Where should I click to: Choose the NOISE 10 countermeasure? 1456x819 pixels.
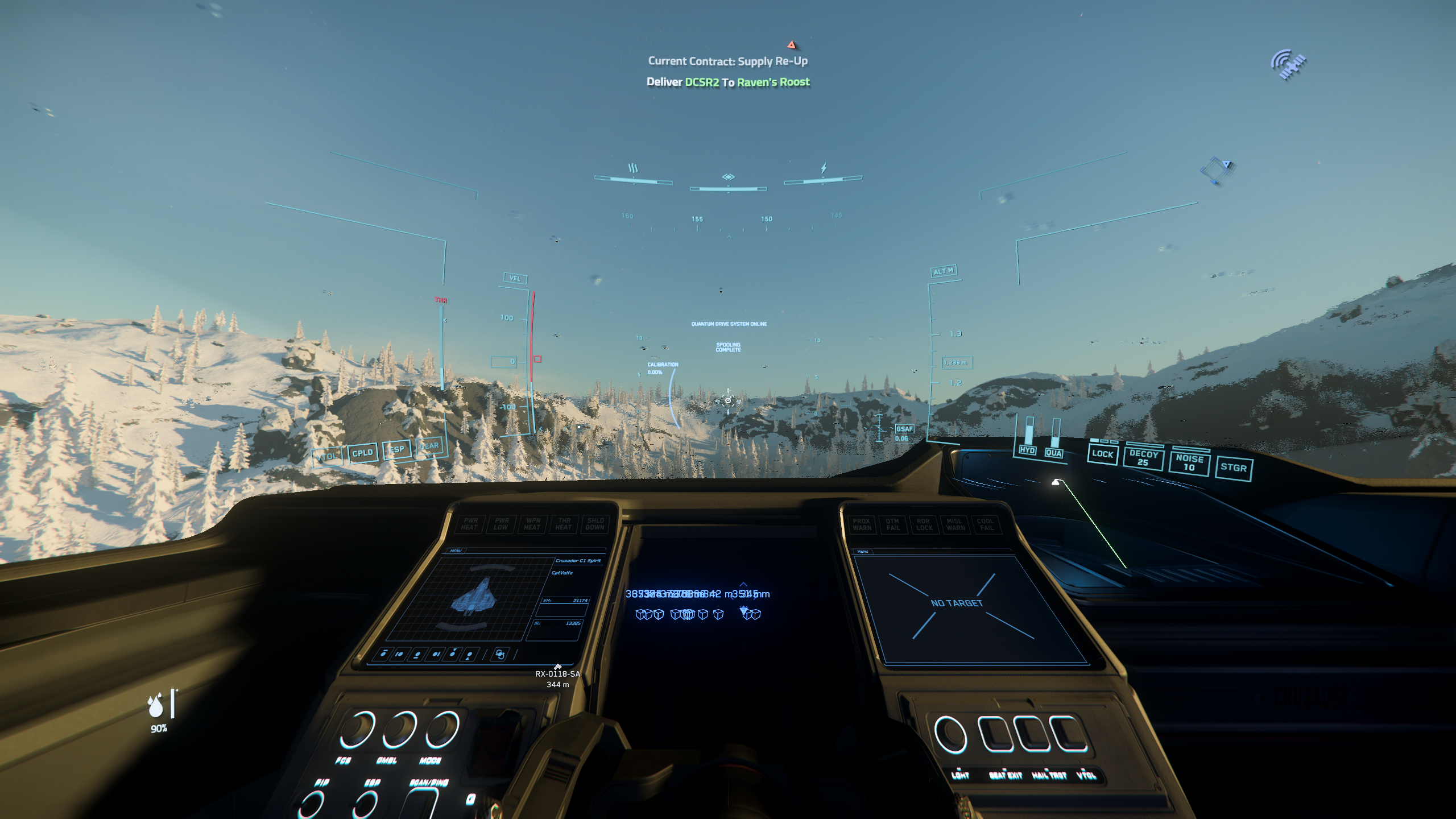(1189, 462)
